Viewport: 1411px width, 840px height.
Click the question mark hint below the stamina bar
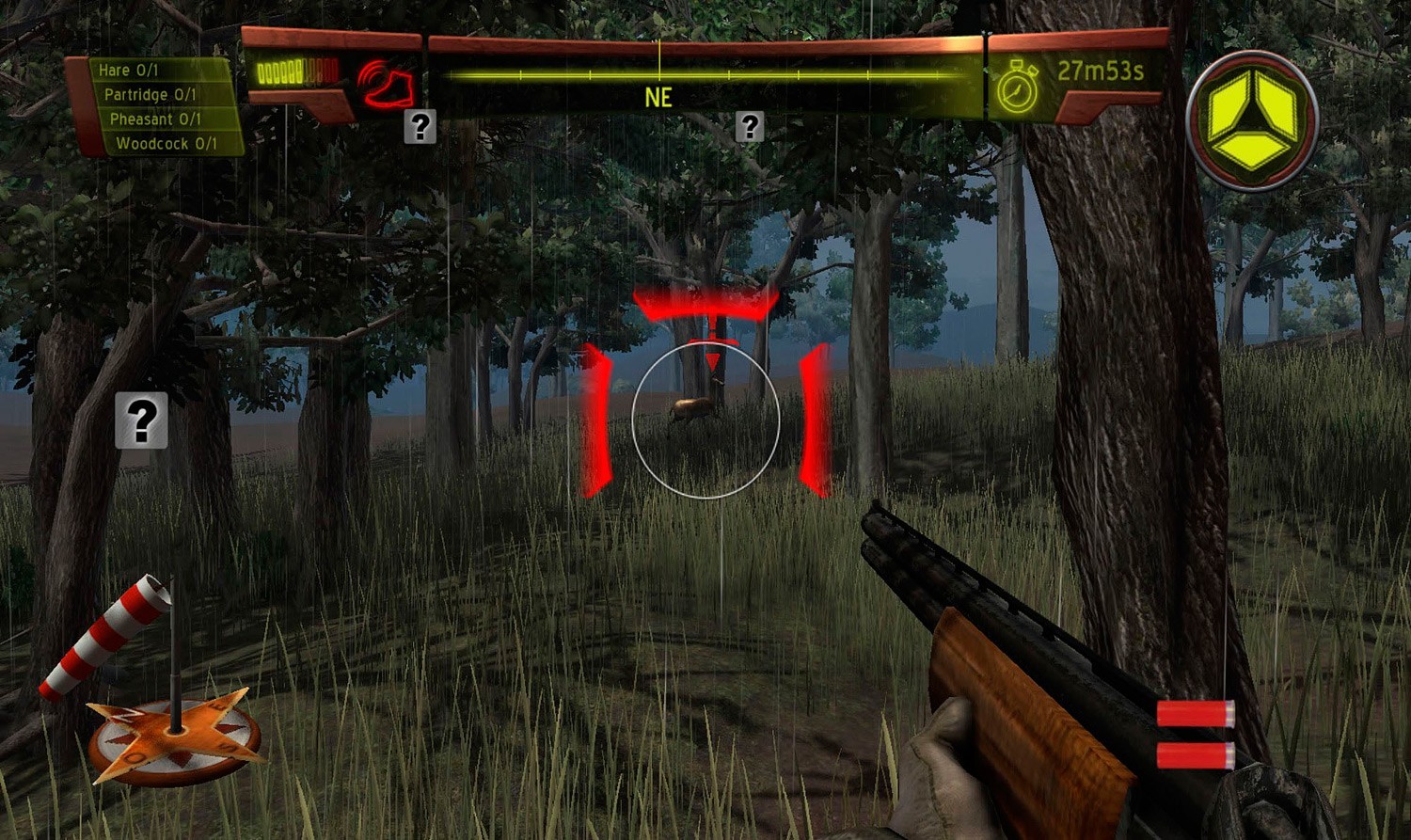(x=420, y=125)
